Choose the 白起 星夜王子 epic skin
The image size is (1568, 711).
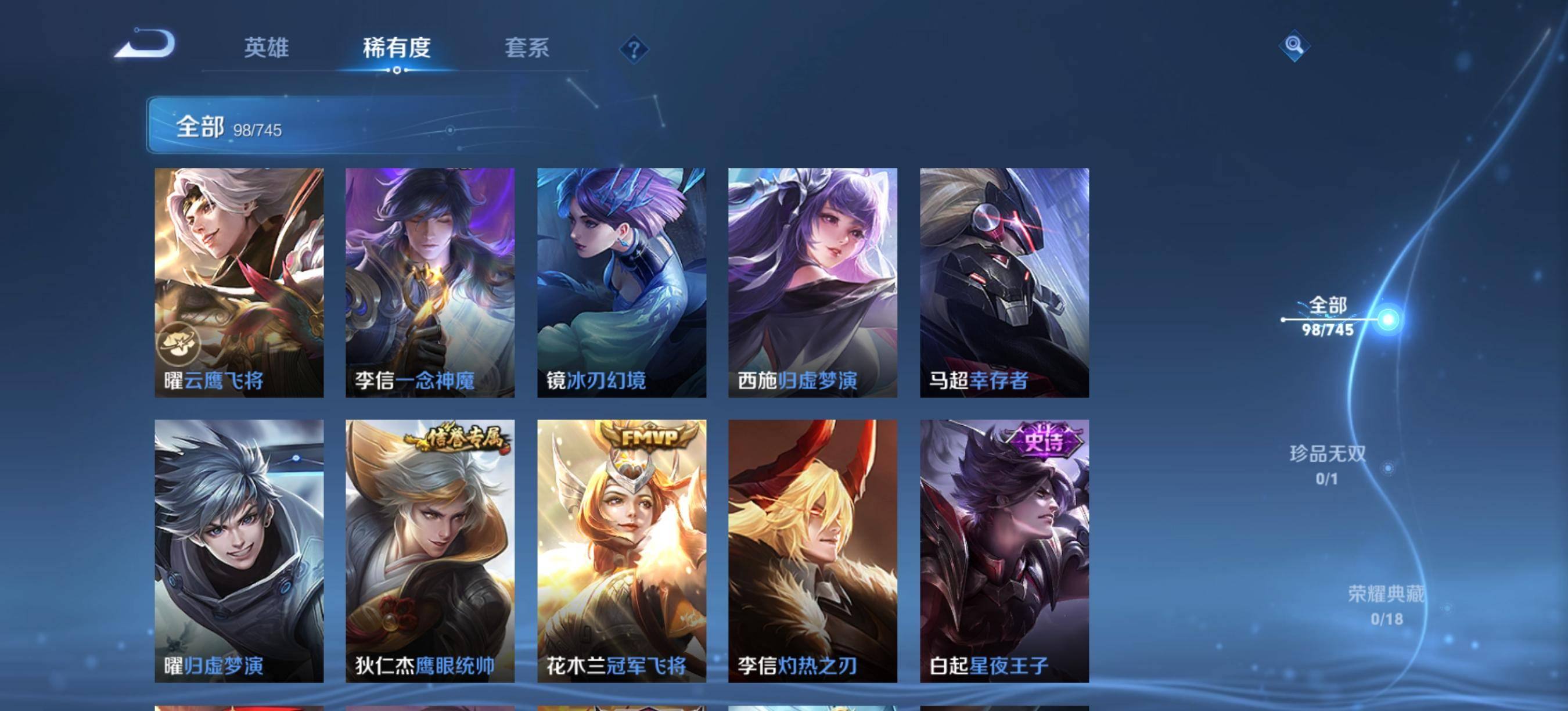tap(1004, 550)
